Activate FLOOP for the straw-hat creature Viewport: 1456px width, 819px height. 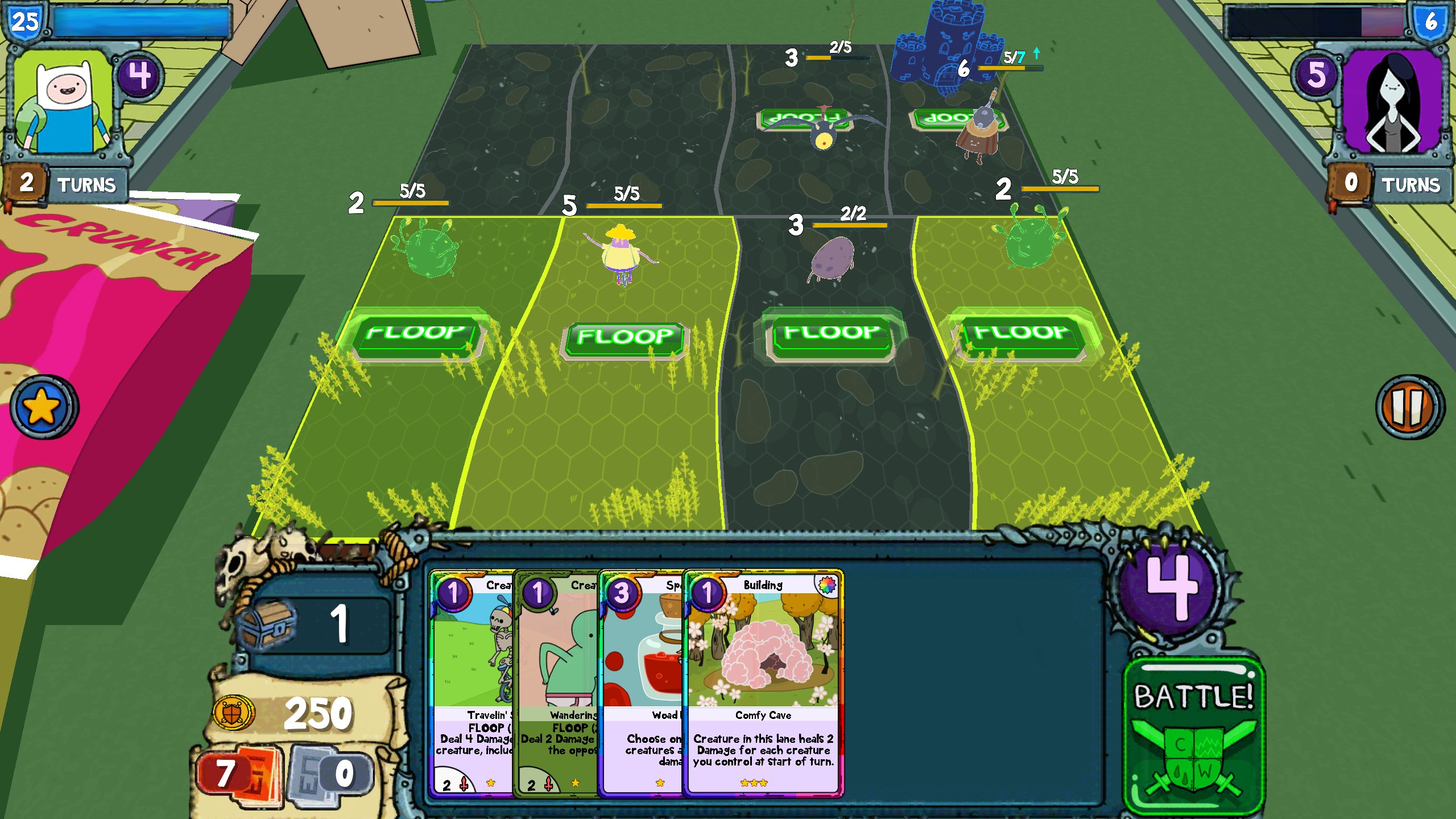coord(625,337)
